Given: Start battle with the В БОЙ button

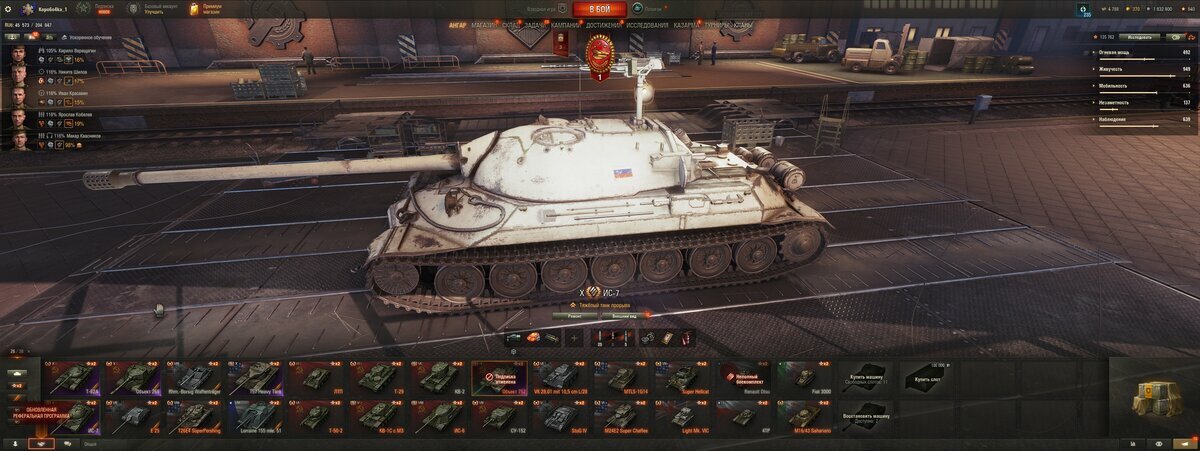Looking at the screenshot, I should click(x=599, y=9).
